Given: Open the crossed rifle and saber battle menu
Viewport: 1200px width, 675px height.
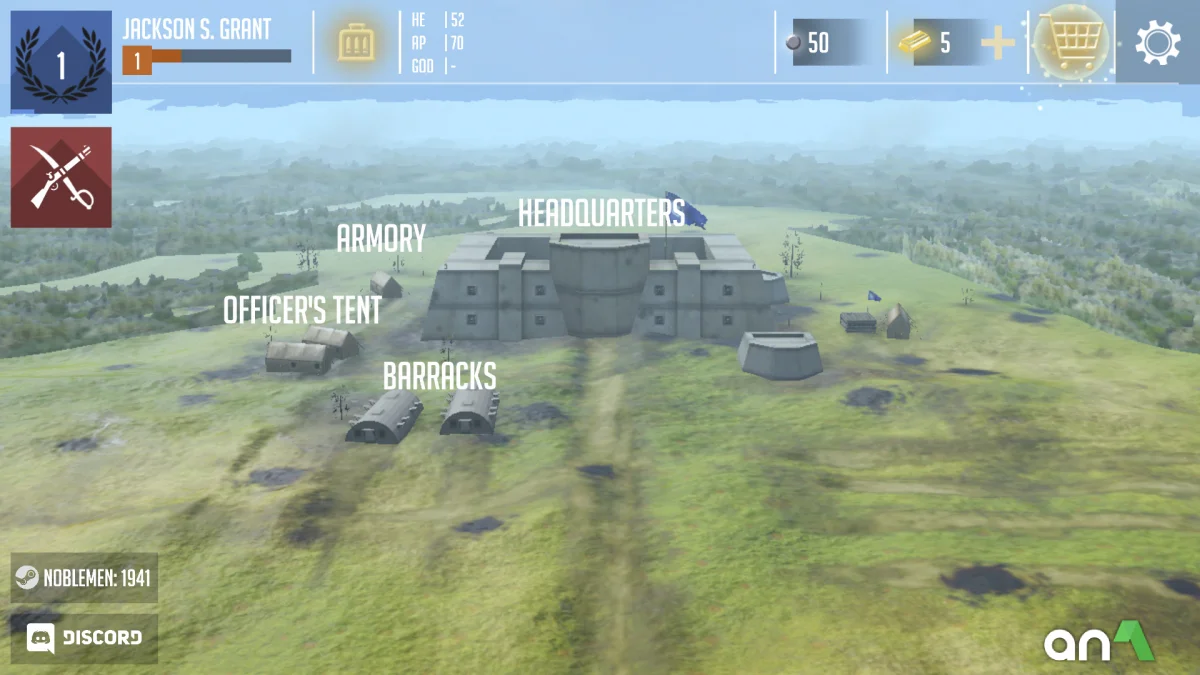Looking at the screenshot, I should tap(61, 177).
